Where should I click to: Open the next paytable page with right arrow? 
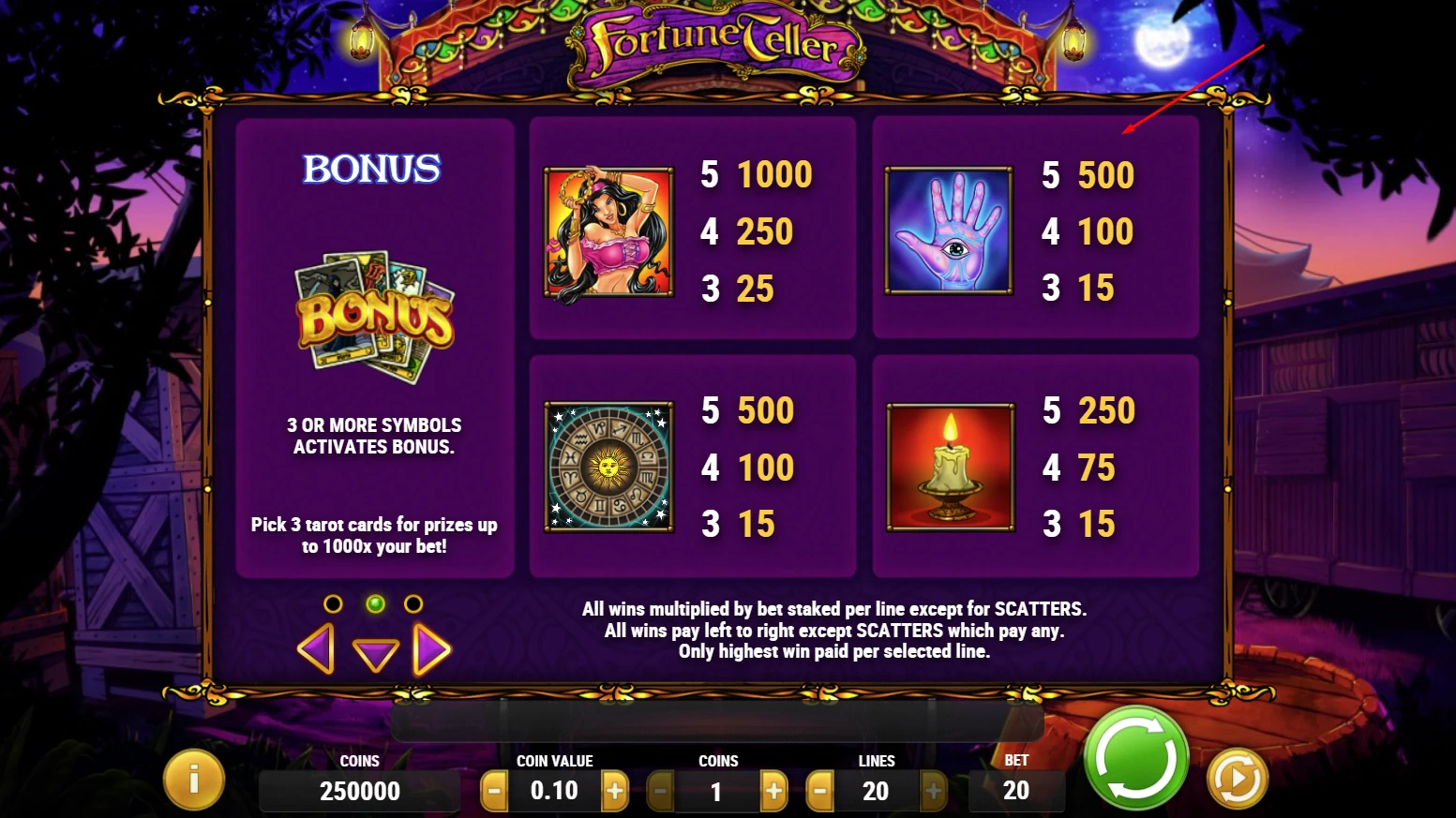coord(430,647)
